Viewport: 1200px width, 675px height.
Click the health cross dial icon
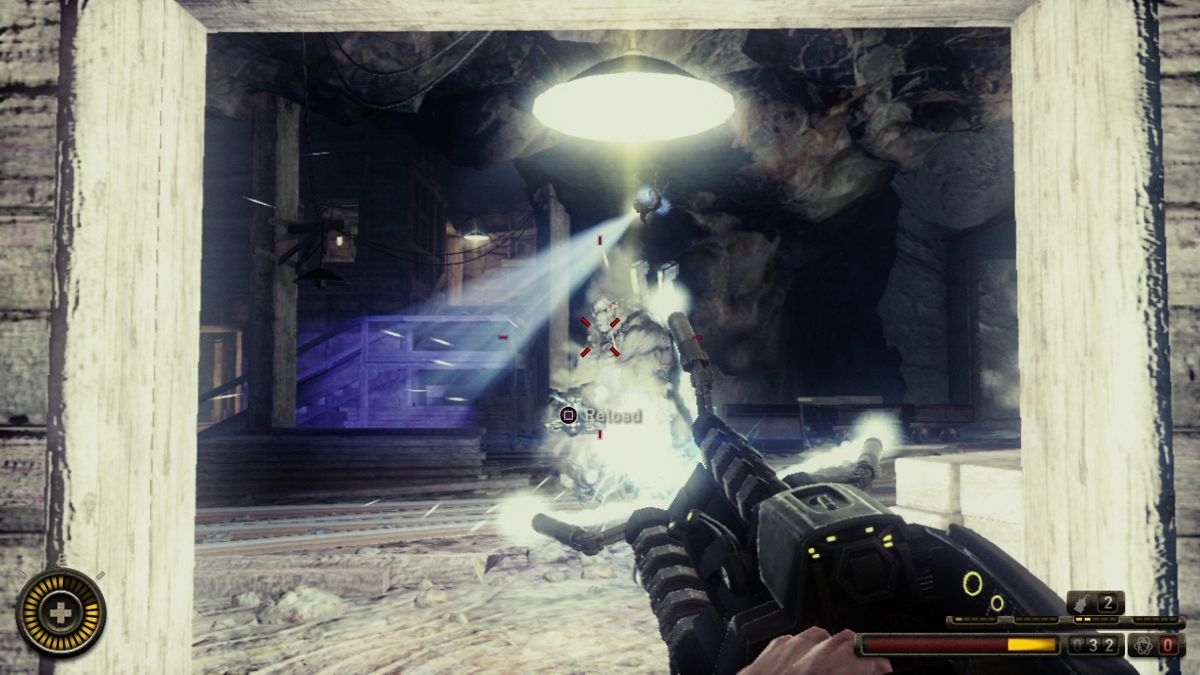click(x=61, y=612)
